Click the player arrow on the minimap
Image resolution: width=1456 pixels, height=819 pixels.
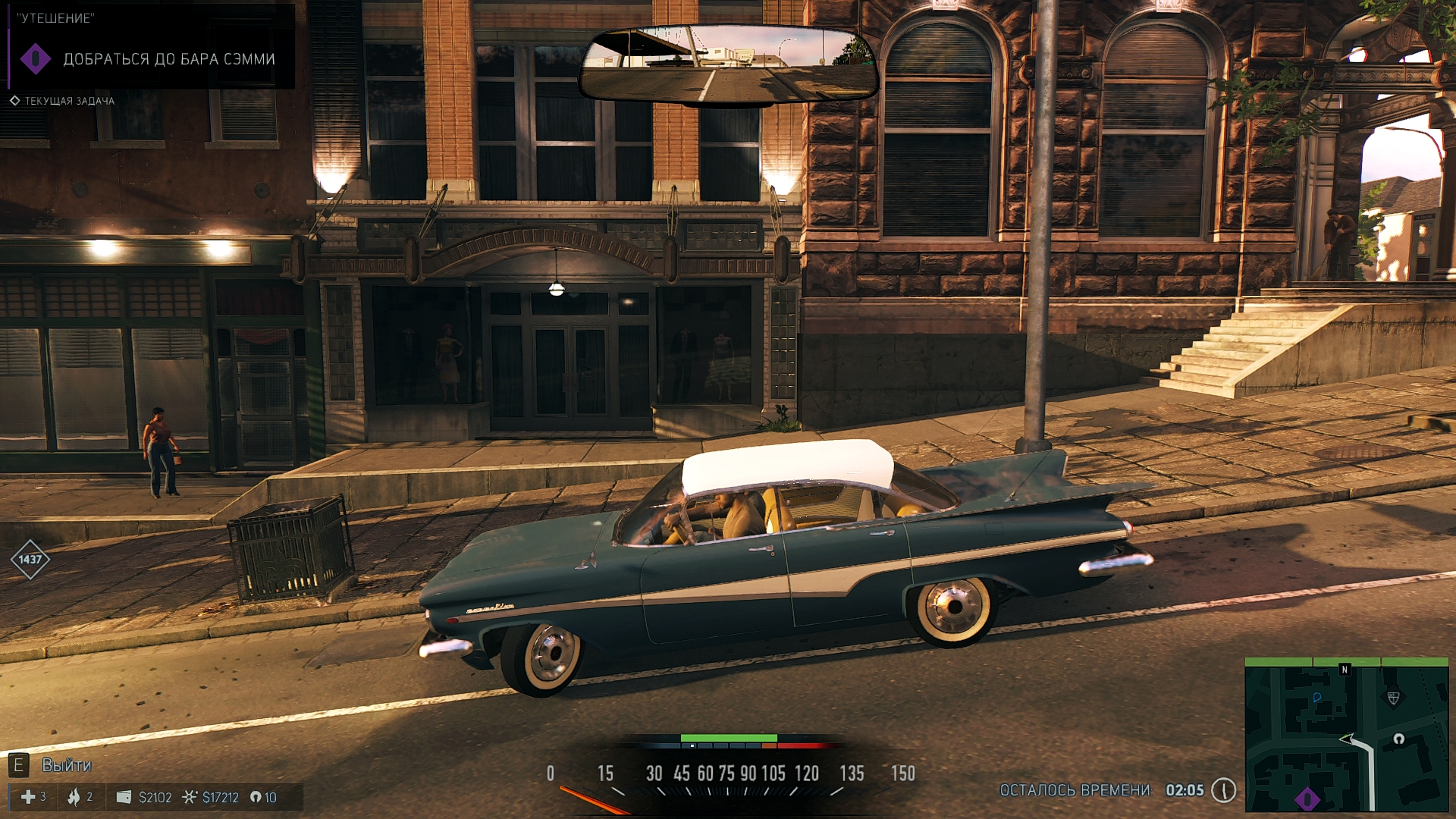coord(1348,739)
